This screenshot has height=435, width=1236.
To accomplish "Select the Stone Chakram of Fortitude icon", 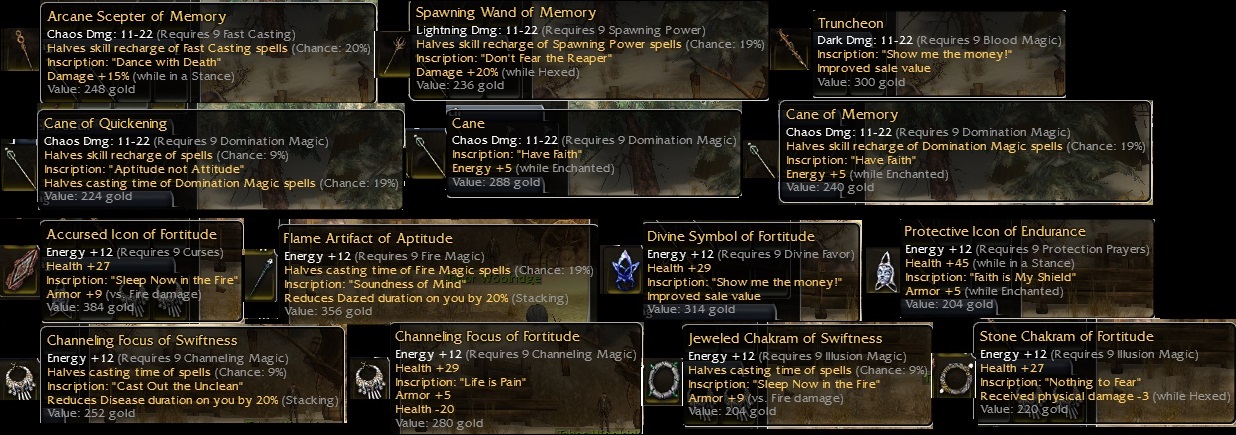I will tap(954, 376).
